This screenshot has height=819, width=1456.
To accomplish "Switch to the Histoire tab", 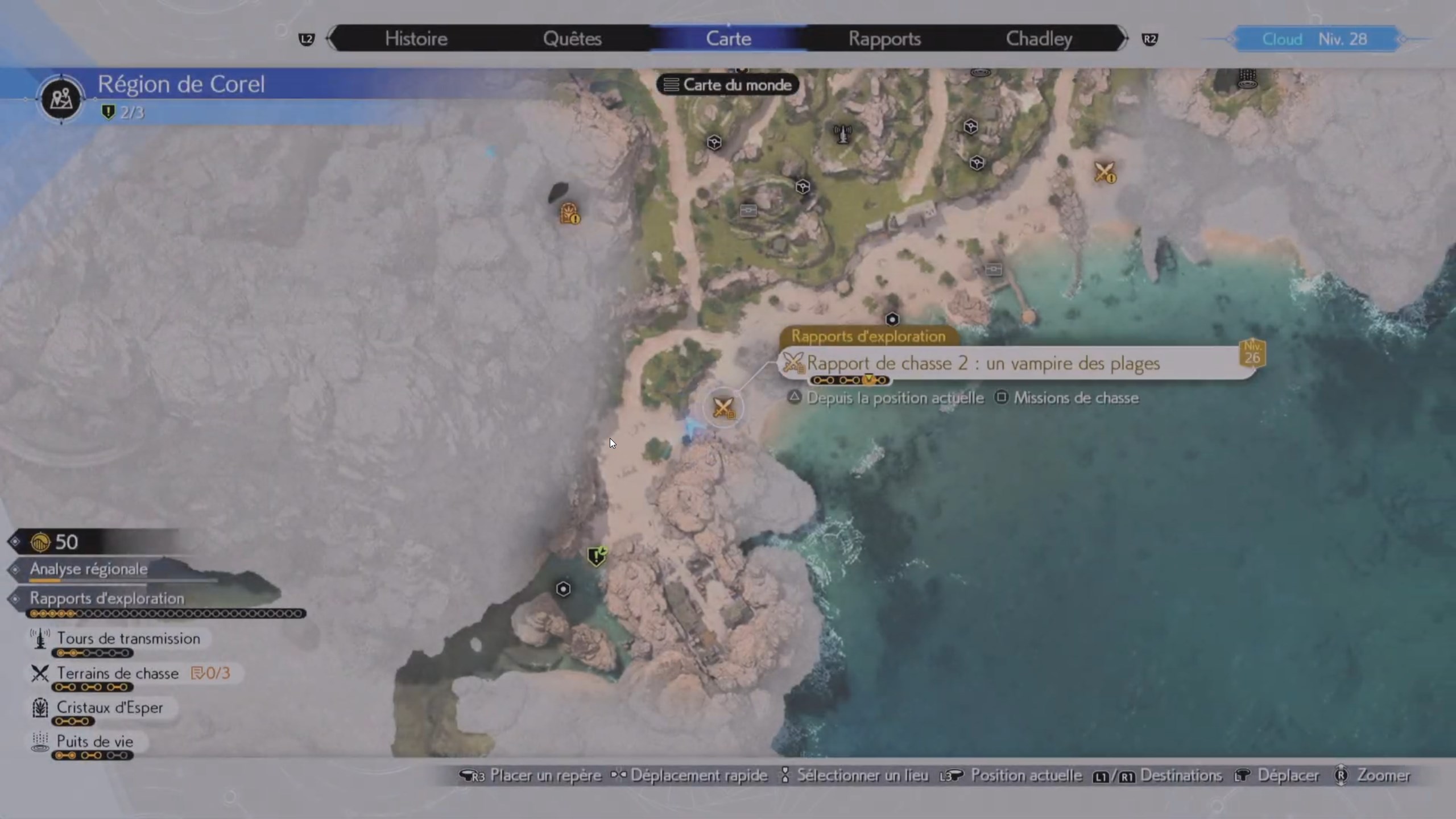I will [416, 39].
